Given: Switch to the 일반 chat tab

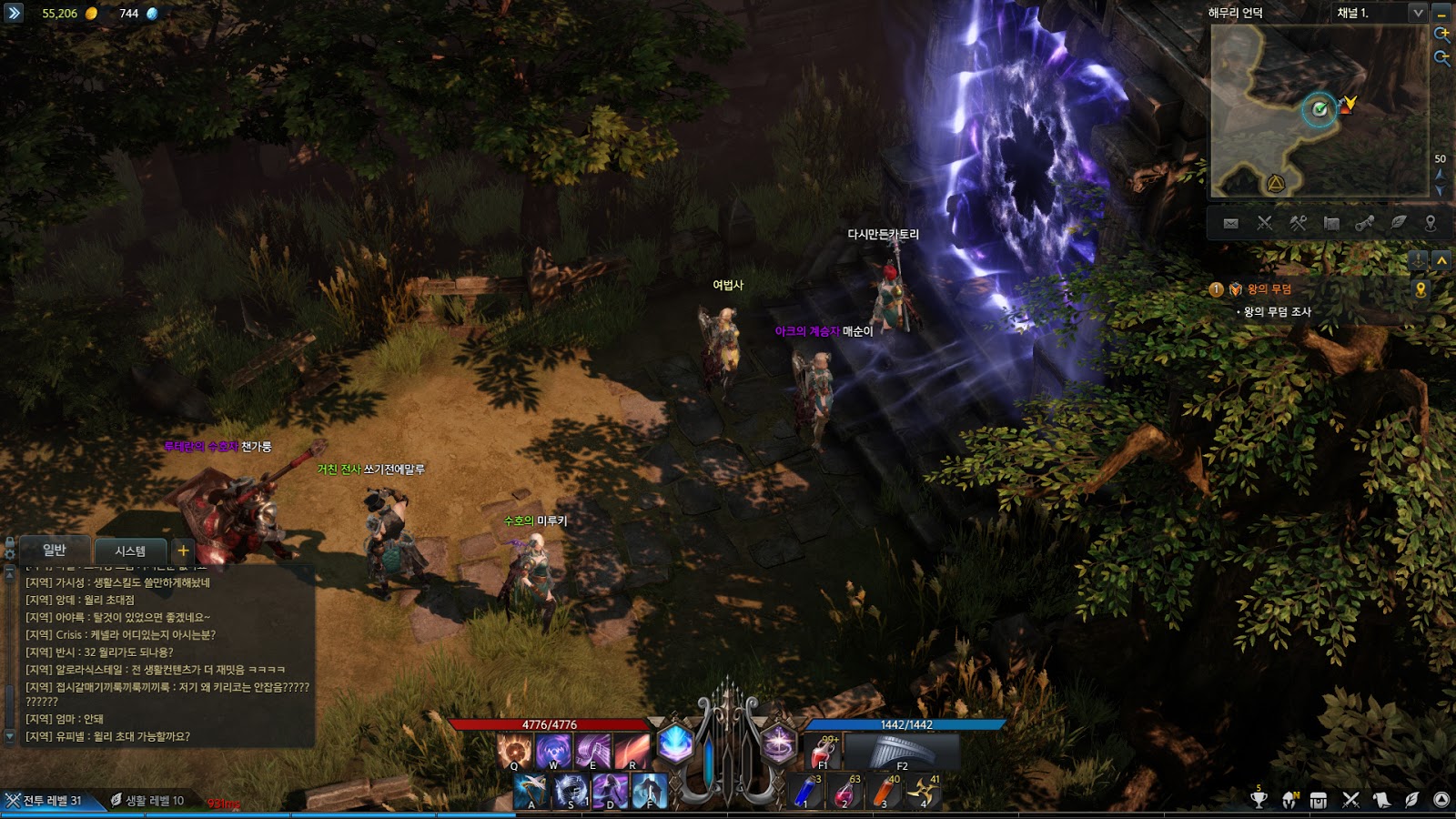Looking at the screenshot, I should [55, 551].
